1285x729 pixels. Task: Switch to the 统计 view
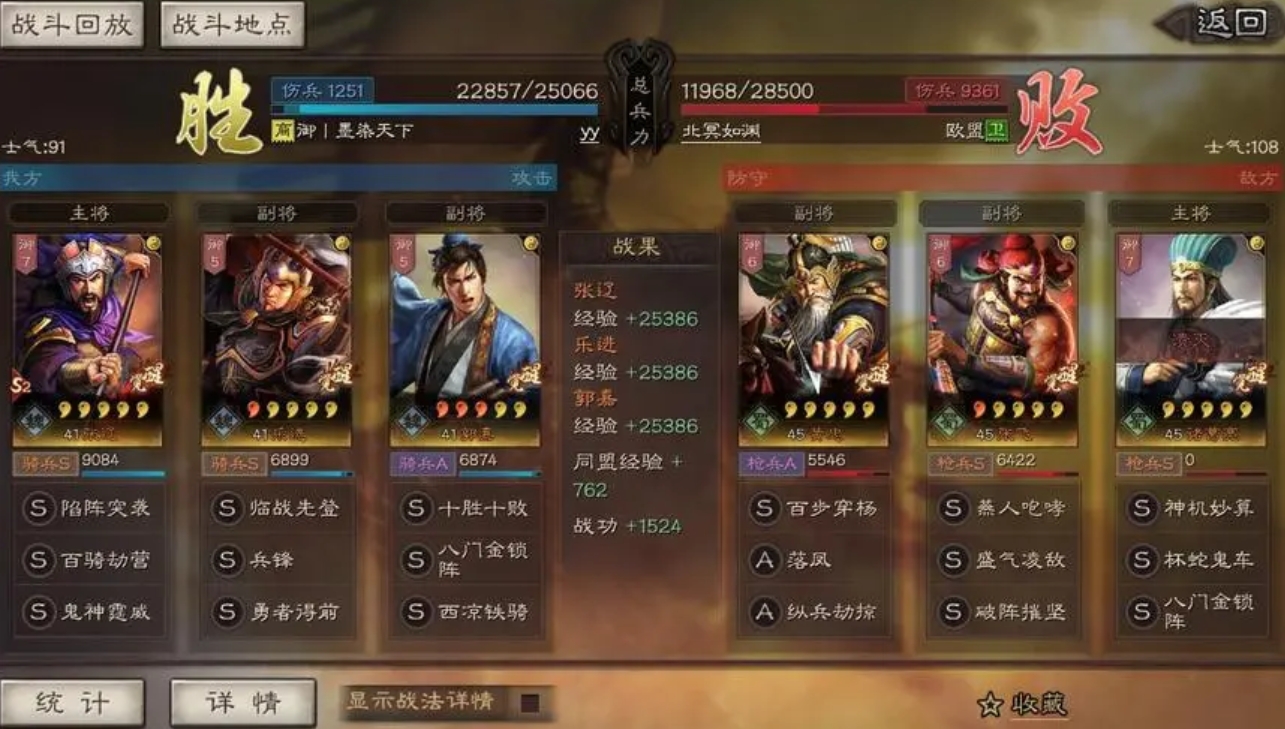tap(72, 701)
